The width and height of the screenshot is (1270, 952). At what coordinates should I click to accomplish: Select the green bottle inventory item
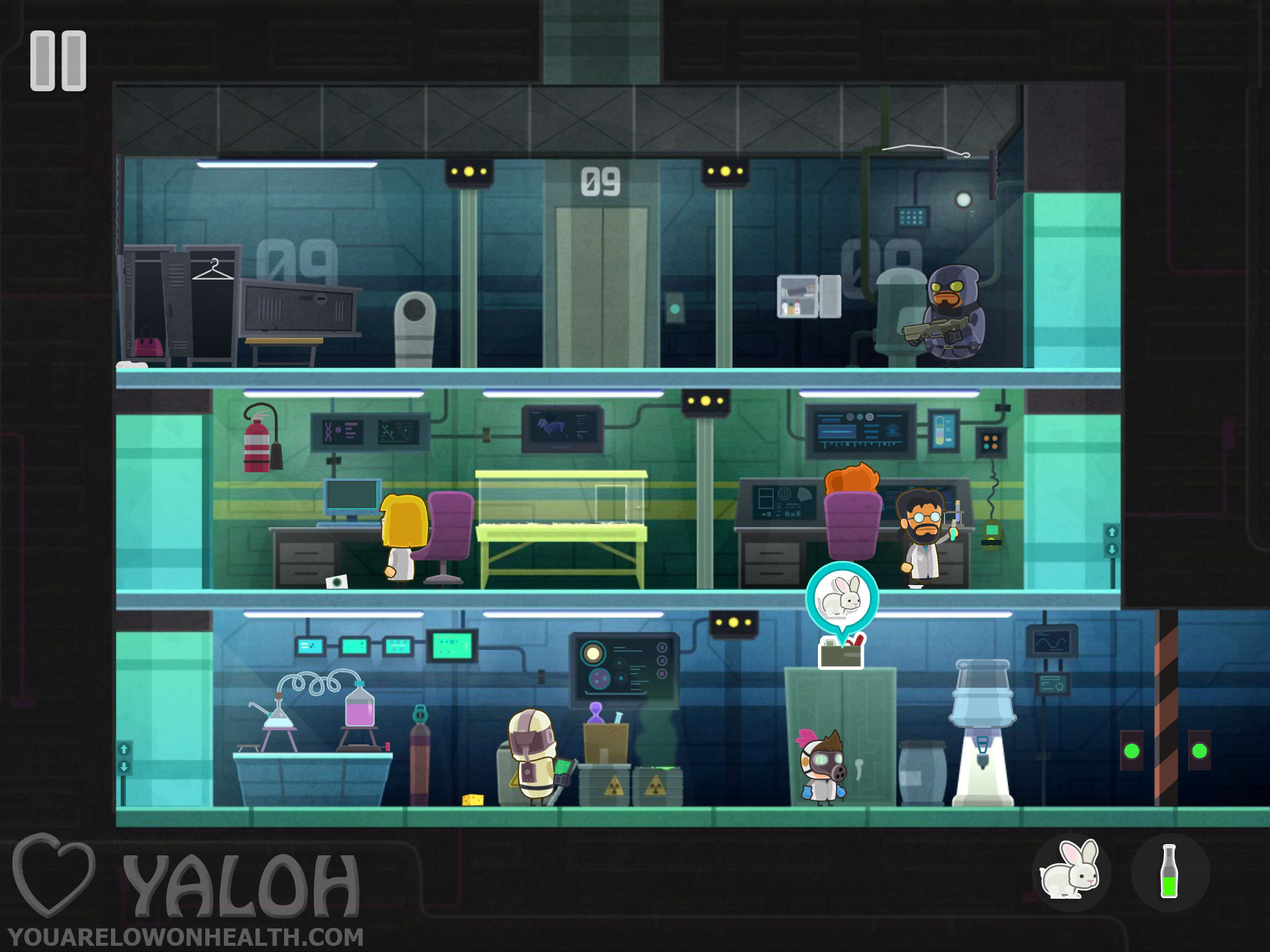tap(1170, 871)
